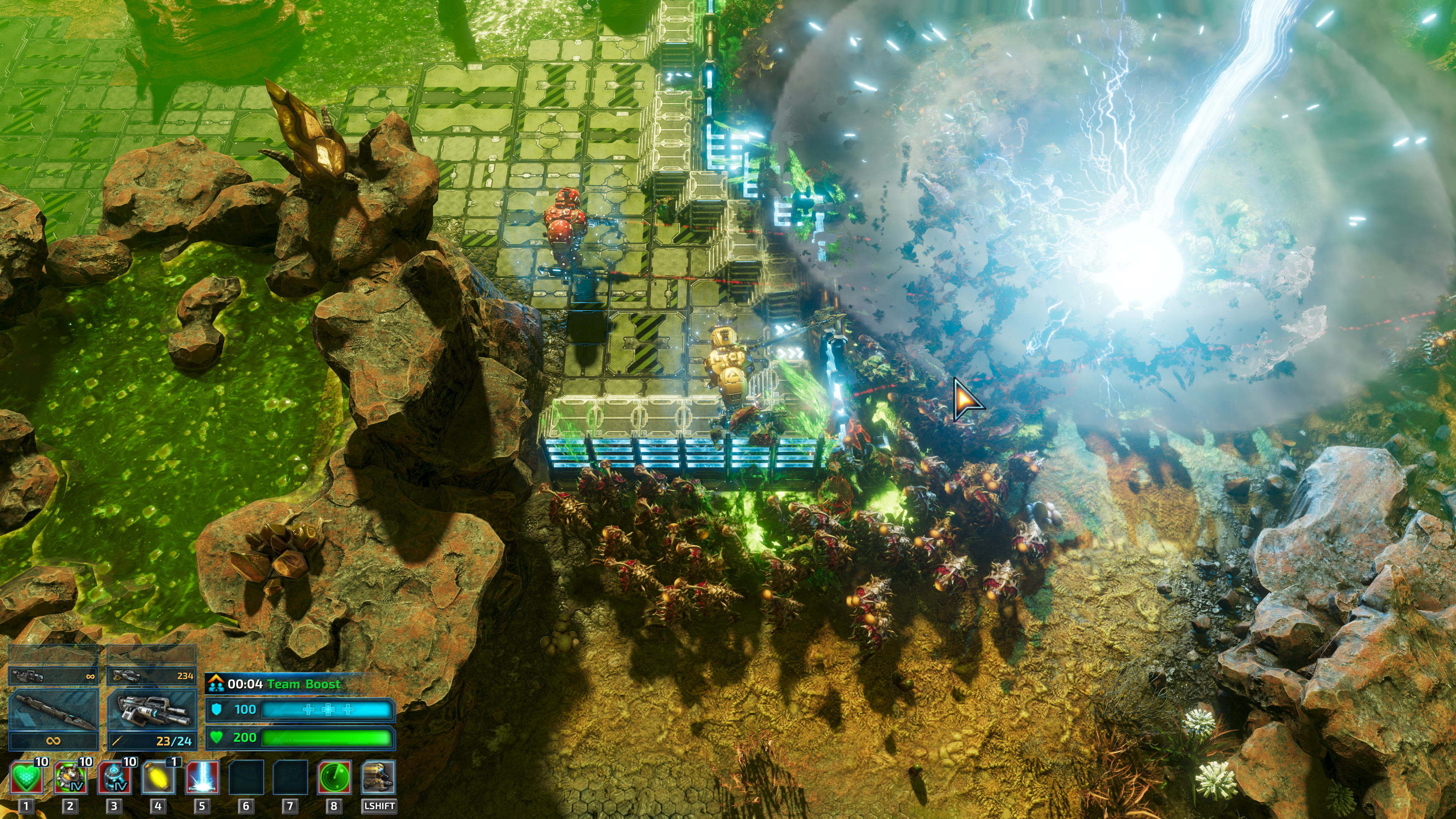
Task: Select the tier IV mine item slot
Action: click(x=70, y=778)
